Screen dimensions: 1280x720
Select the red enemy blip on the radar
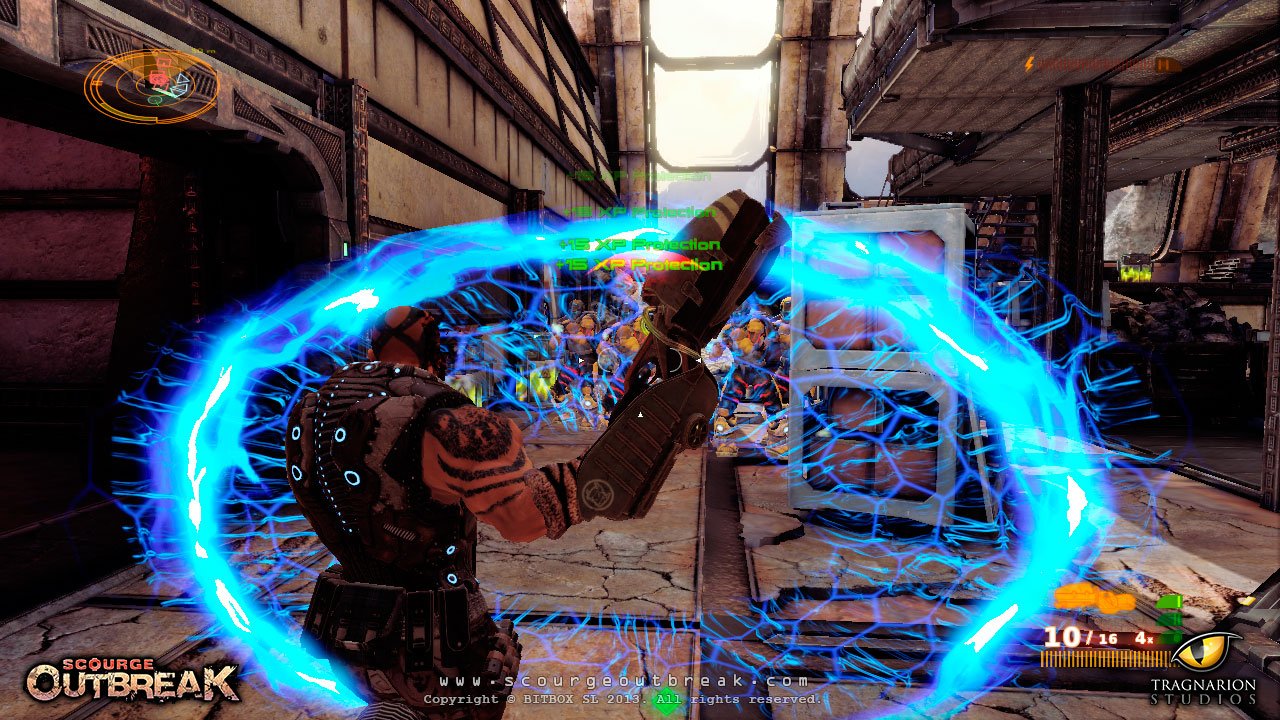(158, 79)
